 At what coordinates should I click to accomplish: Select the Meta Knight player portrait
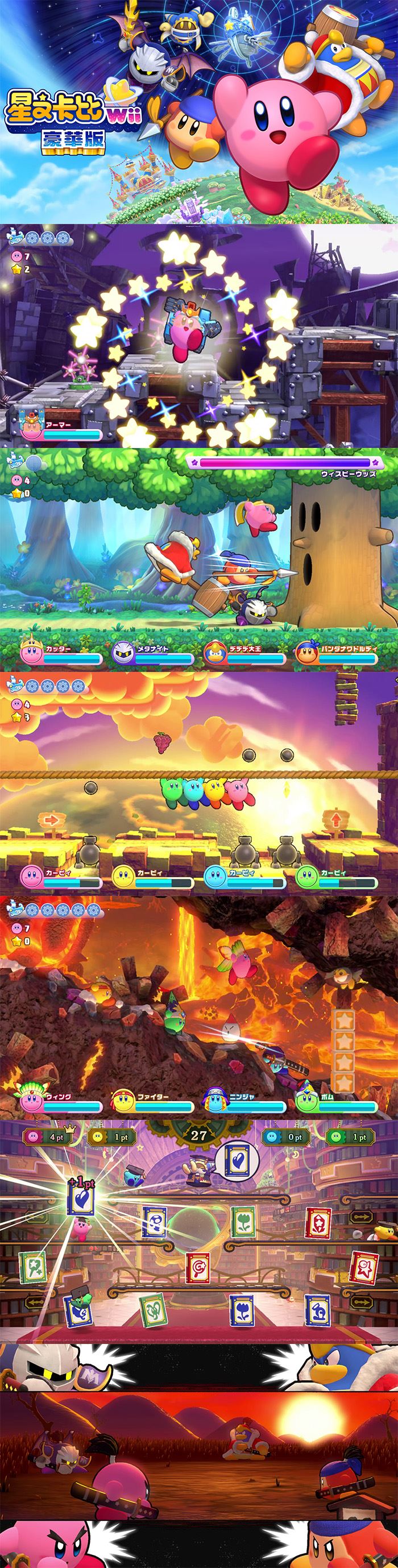click(123, 653)
